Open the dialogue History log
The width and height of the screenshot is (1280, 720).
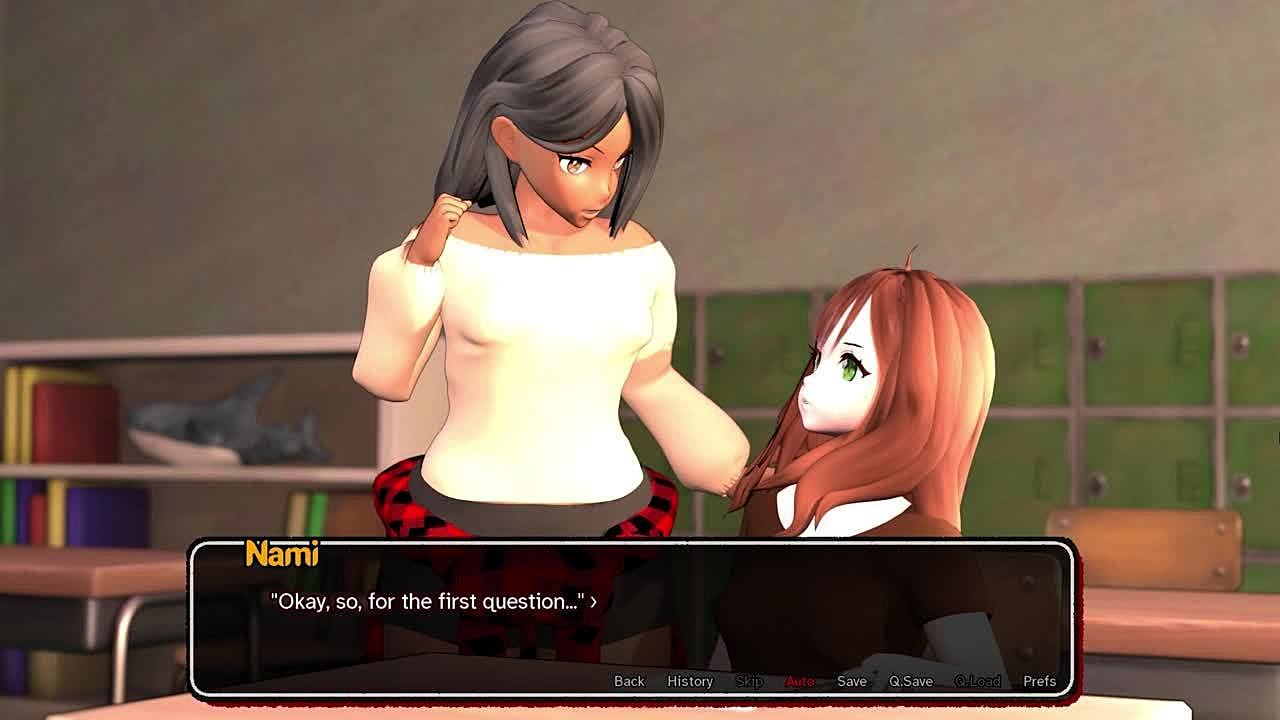(690, 681)
